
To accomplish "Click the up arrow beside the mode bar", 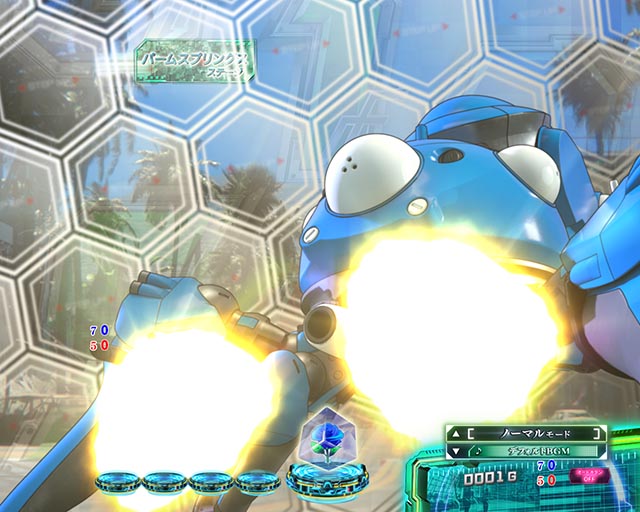I will click(x=455, y=433).
